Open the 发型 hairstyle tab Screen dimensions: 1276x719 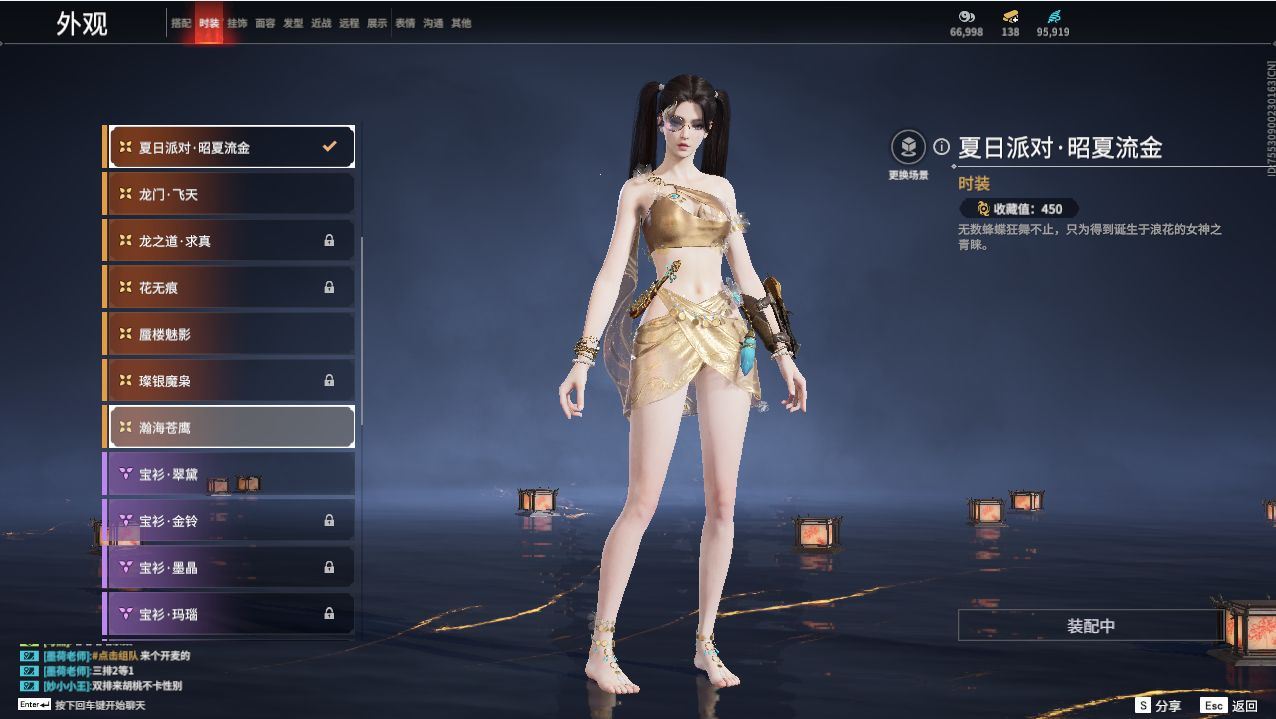[293, 23]
